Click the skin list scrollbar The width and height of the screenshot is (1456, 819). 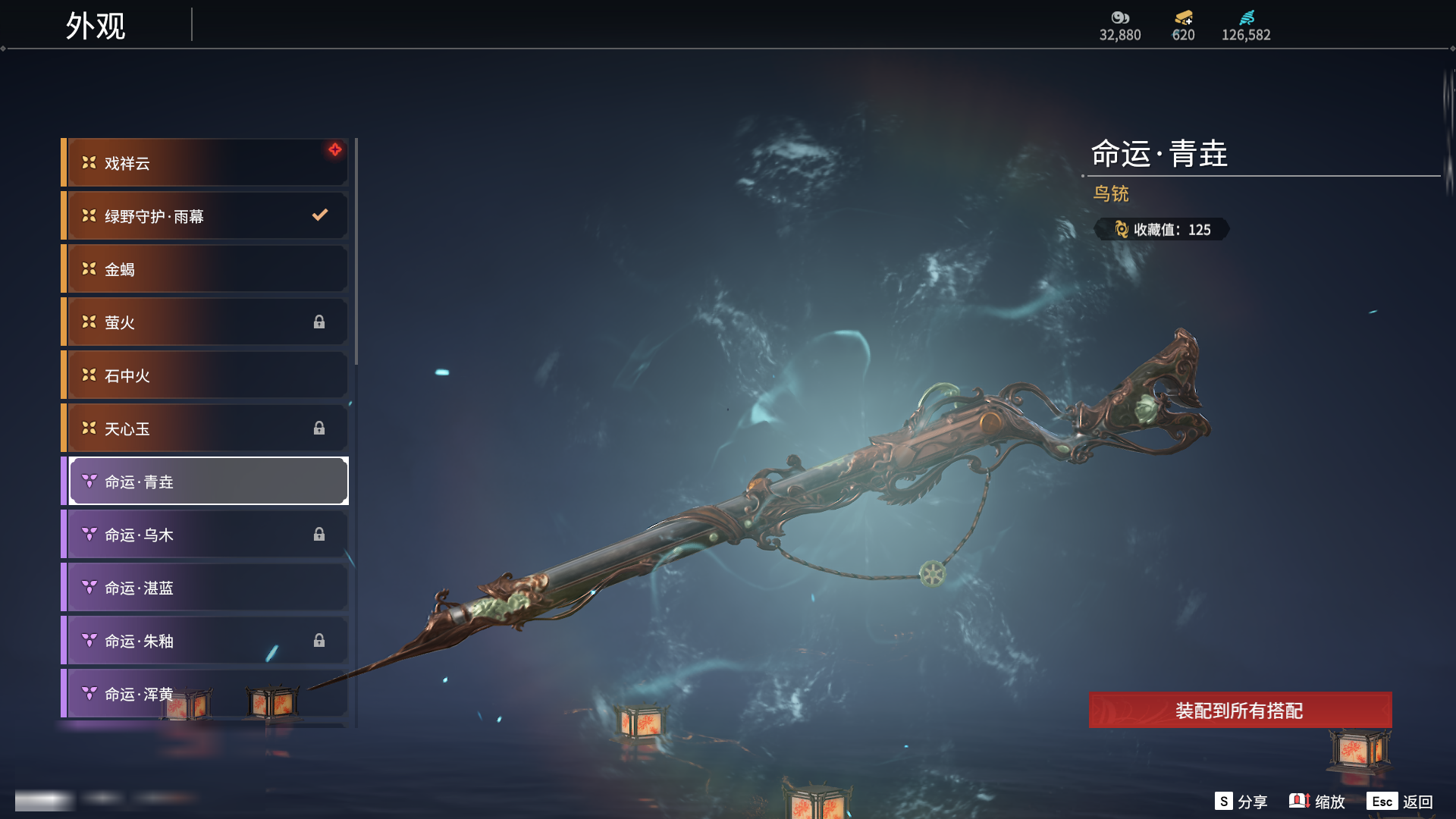click(356, 252)
